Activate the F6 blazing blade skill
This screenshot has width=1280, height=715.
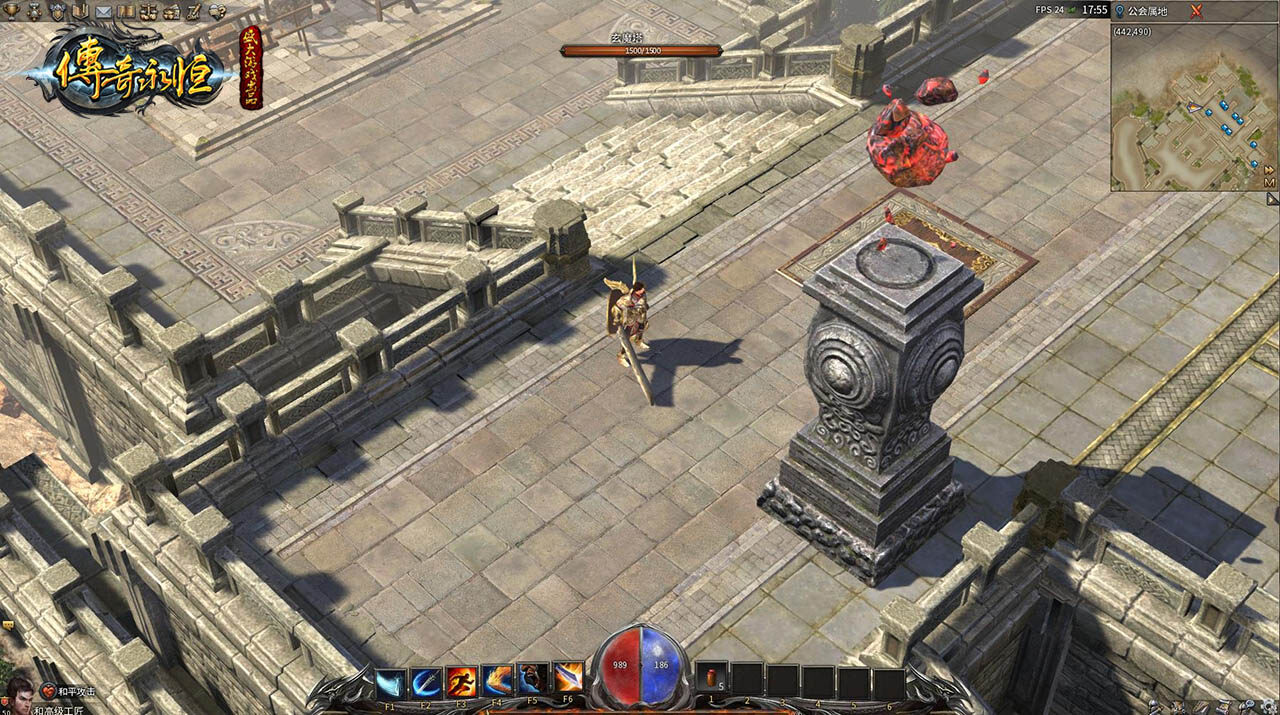pos(567,680)
